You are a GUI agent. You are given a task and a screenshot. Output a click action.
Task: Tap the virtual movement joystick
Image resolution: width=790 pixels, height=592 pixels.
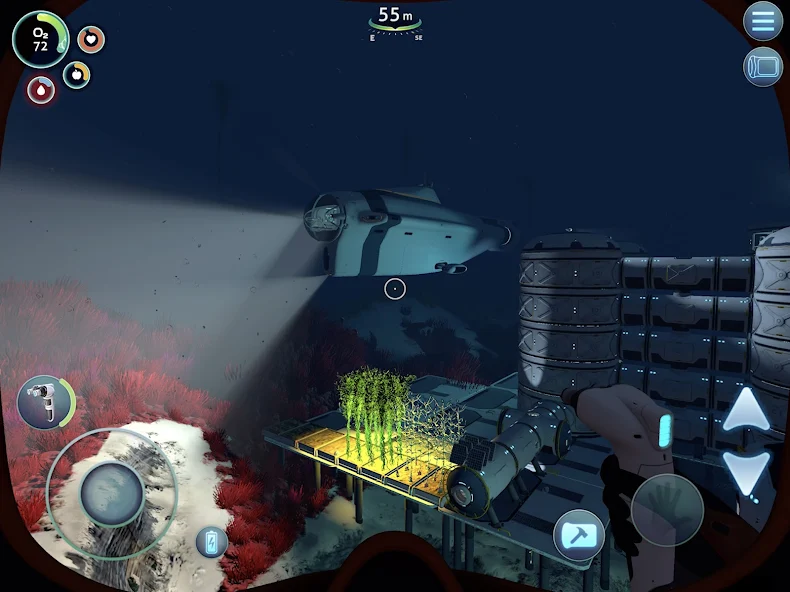pos(111,493)
